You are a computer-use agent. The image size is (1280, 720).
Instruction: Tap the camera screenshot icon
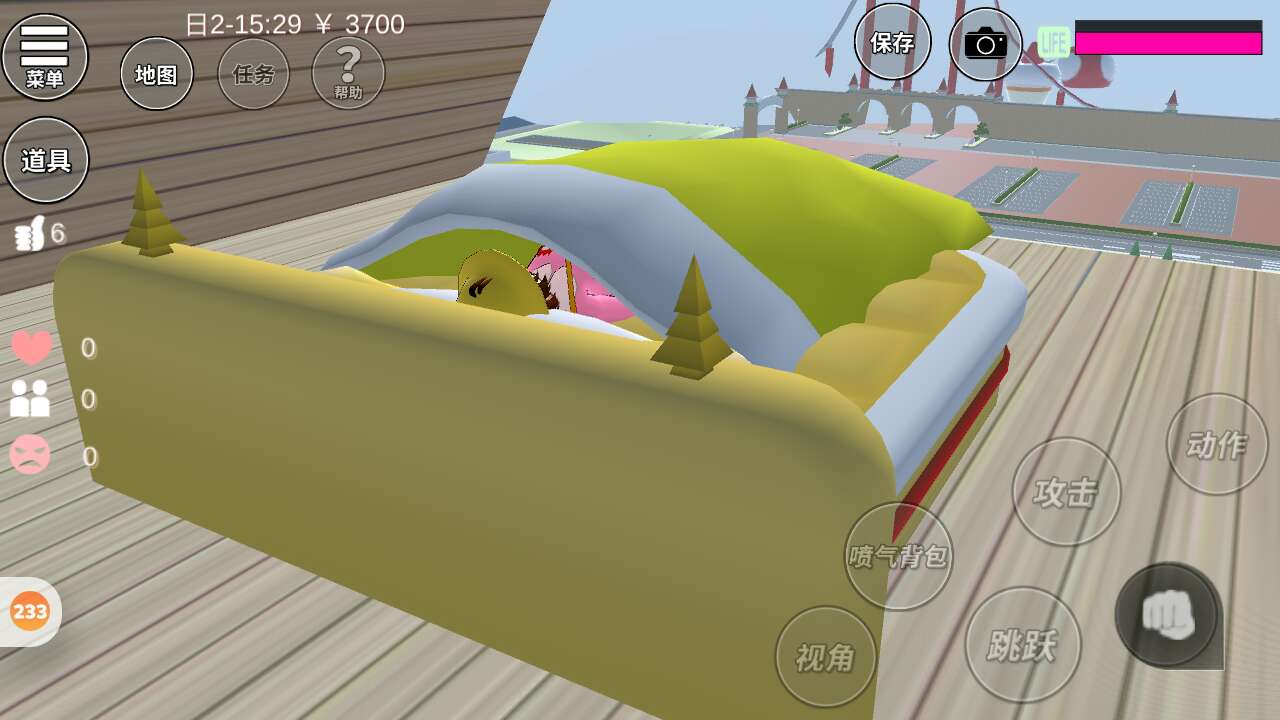click(x=985, y=44)
